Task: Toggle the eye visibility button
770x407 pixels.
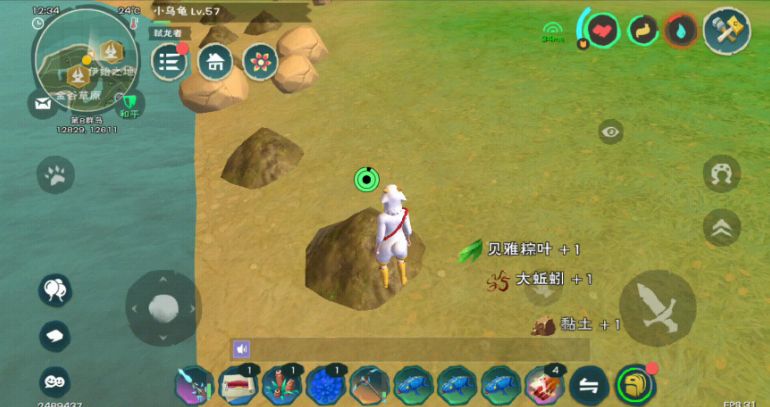Action: point(611,132)
